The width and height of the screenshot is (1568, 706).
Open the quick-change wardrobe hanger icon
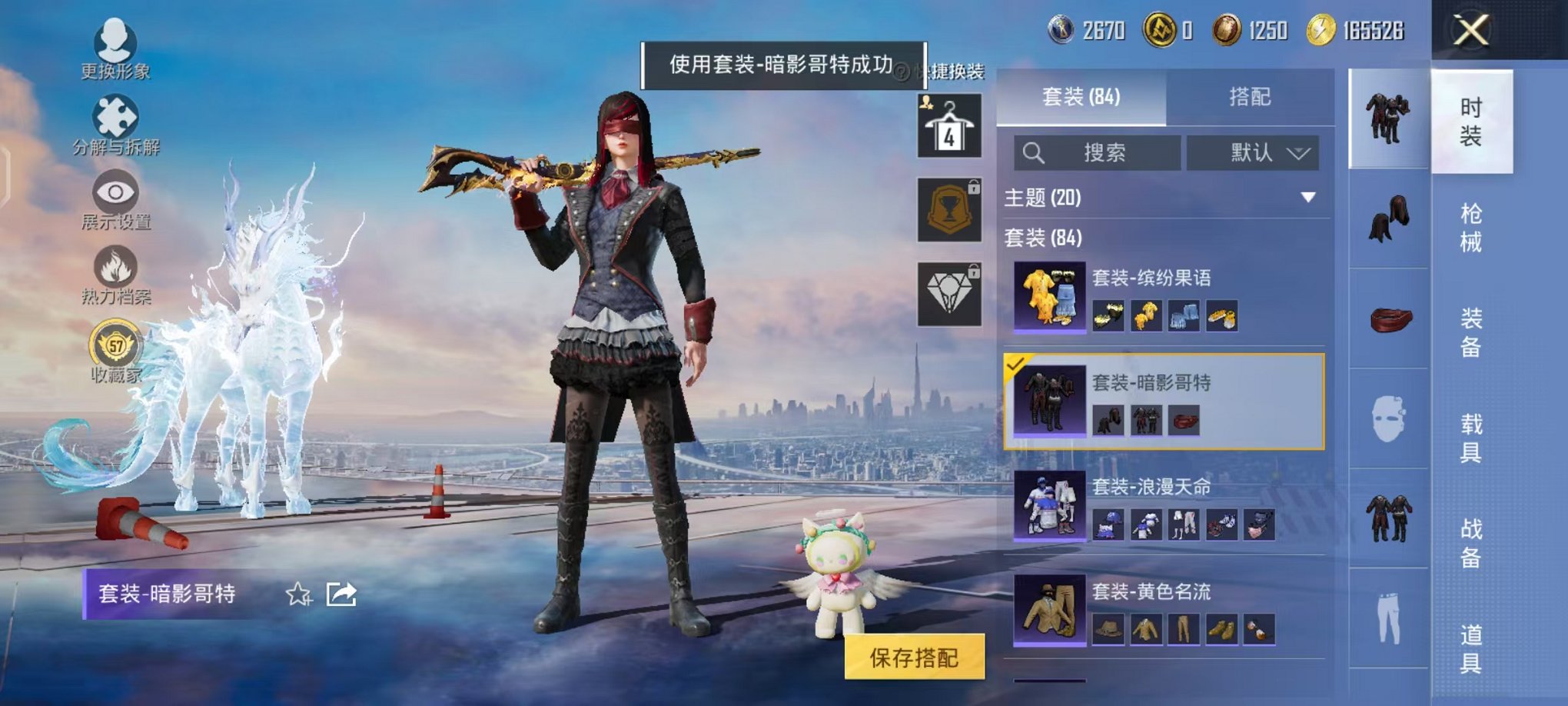pos(948,123)
